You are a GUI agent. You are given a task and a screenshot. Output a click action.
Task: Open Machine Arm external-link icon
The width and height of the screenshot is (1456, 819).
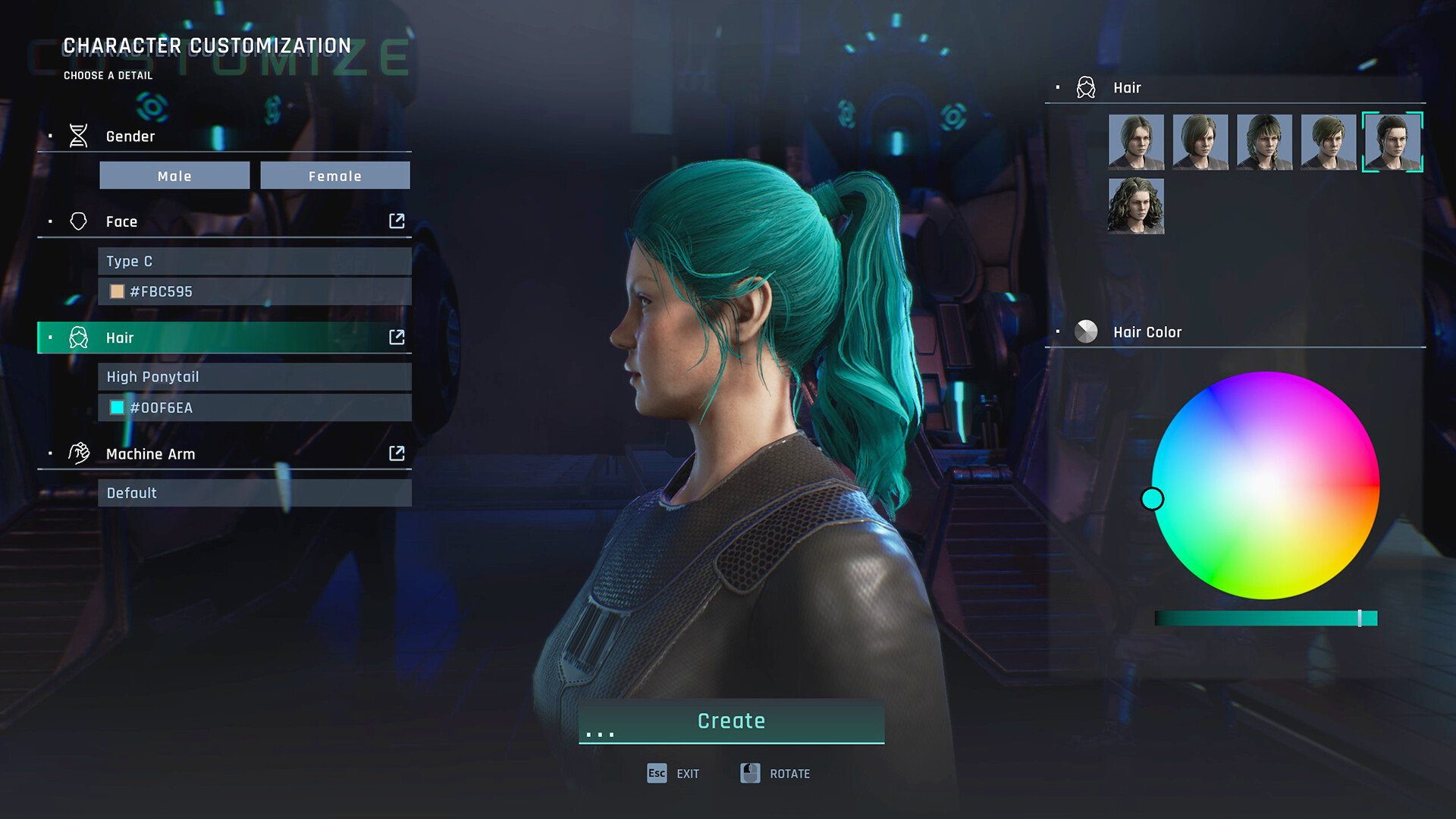click(x=397, y=453)
